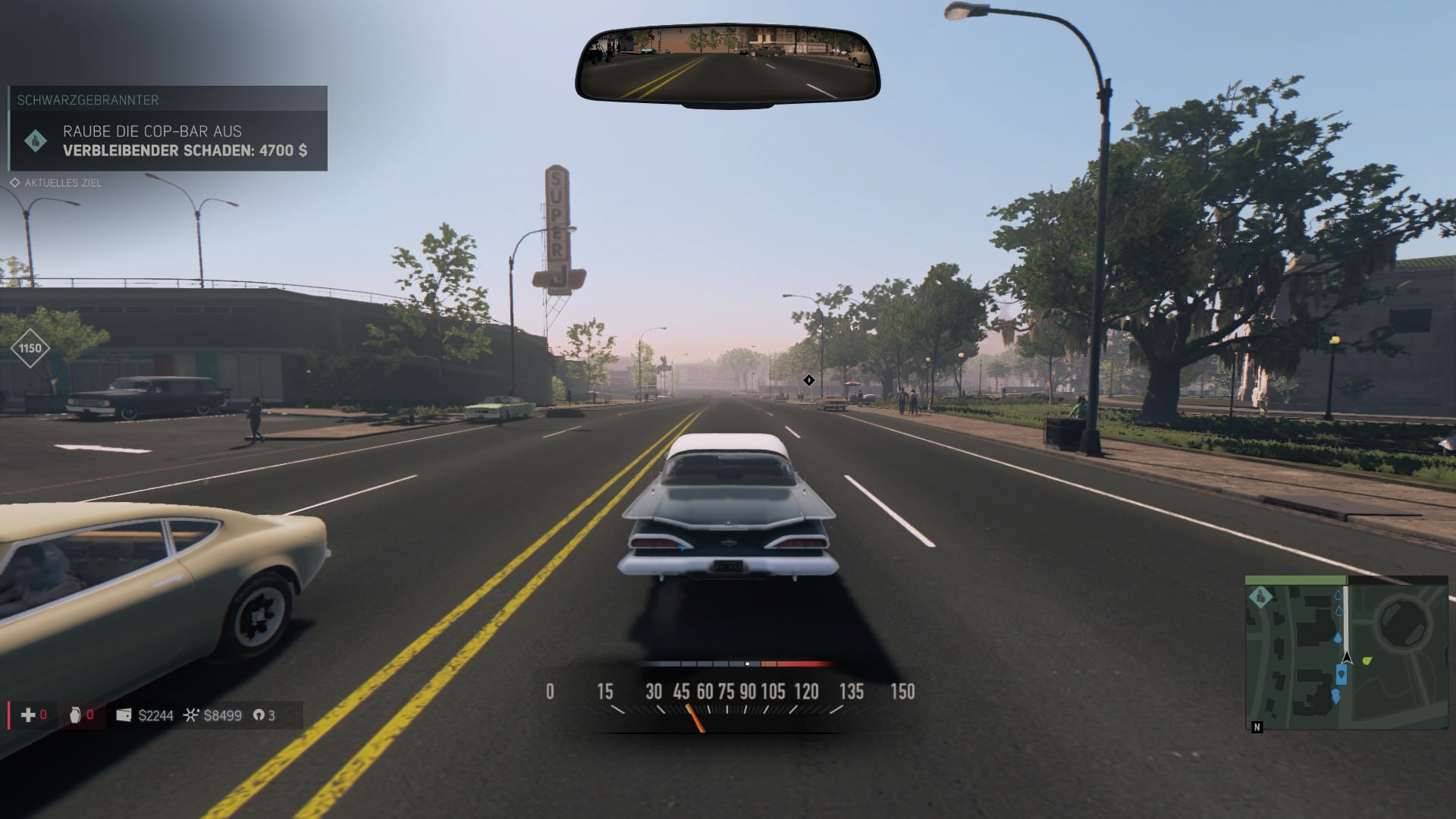1456x819 pixels.
Task: Click the medkit plus icon
Action: [28, 715]
